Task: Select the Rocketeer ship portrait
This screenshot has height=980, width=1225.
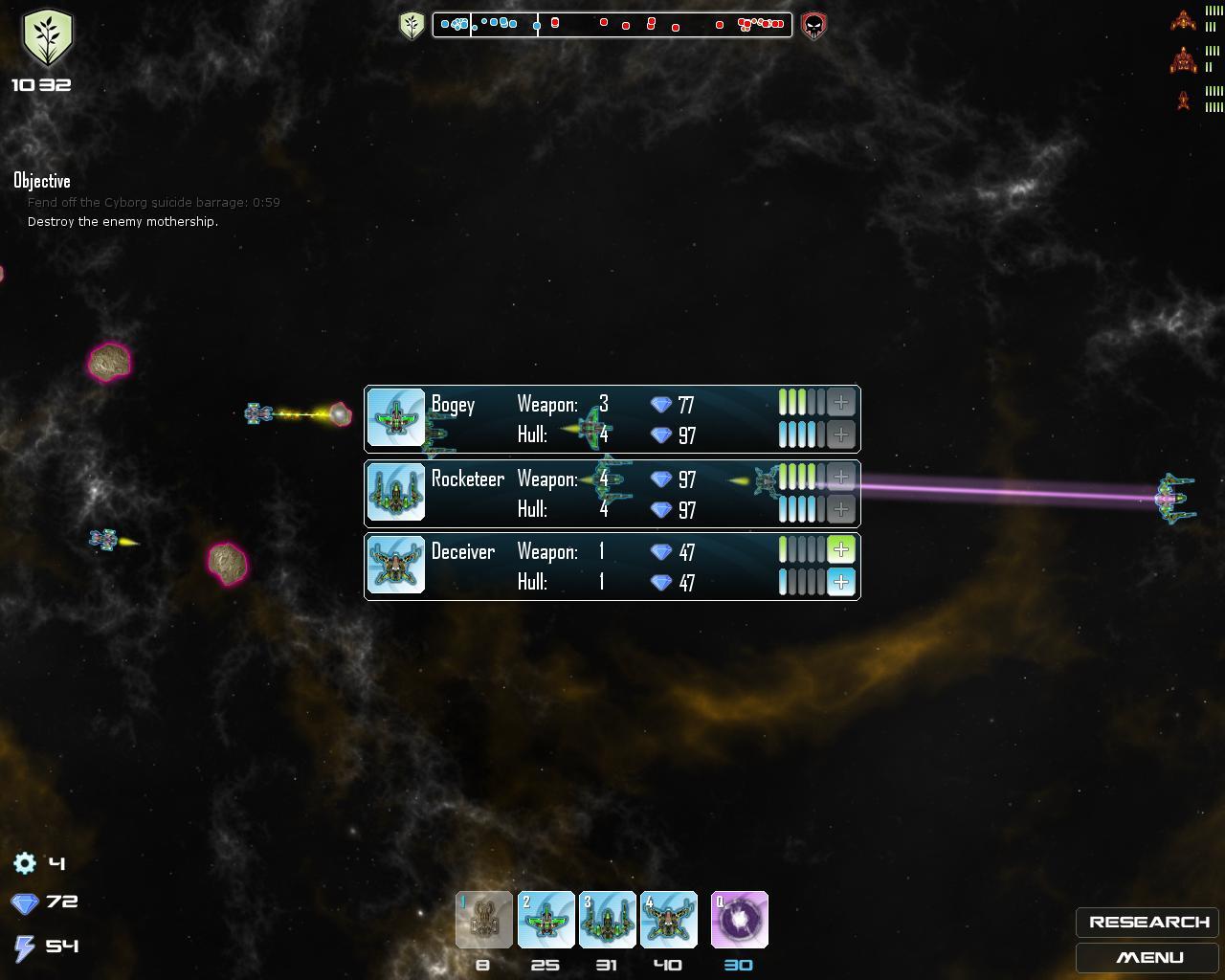Action: [x=396, y=492]
